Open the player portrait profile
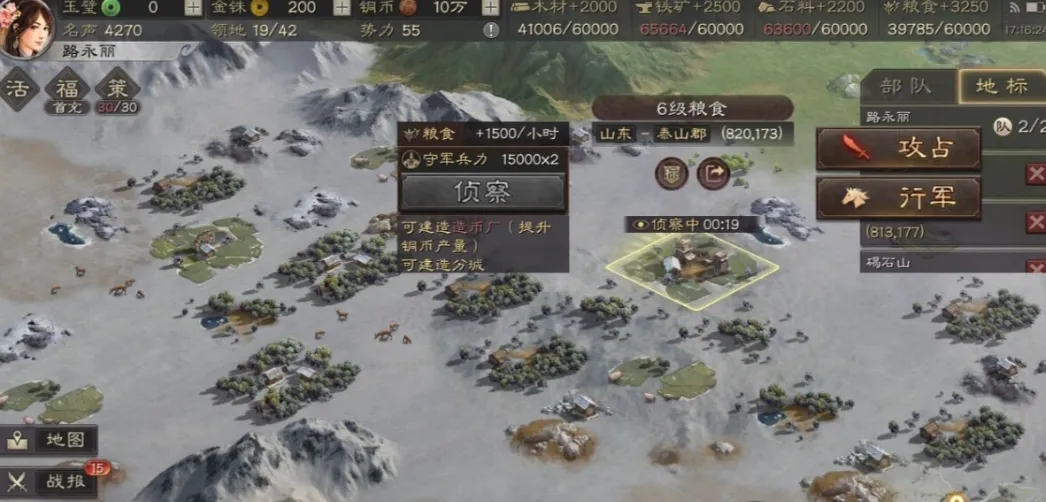Screen dimensions: 1046x502 [x=28, y=28]
